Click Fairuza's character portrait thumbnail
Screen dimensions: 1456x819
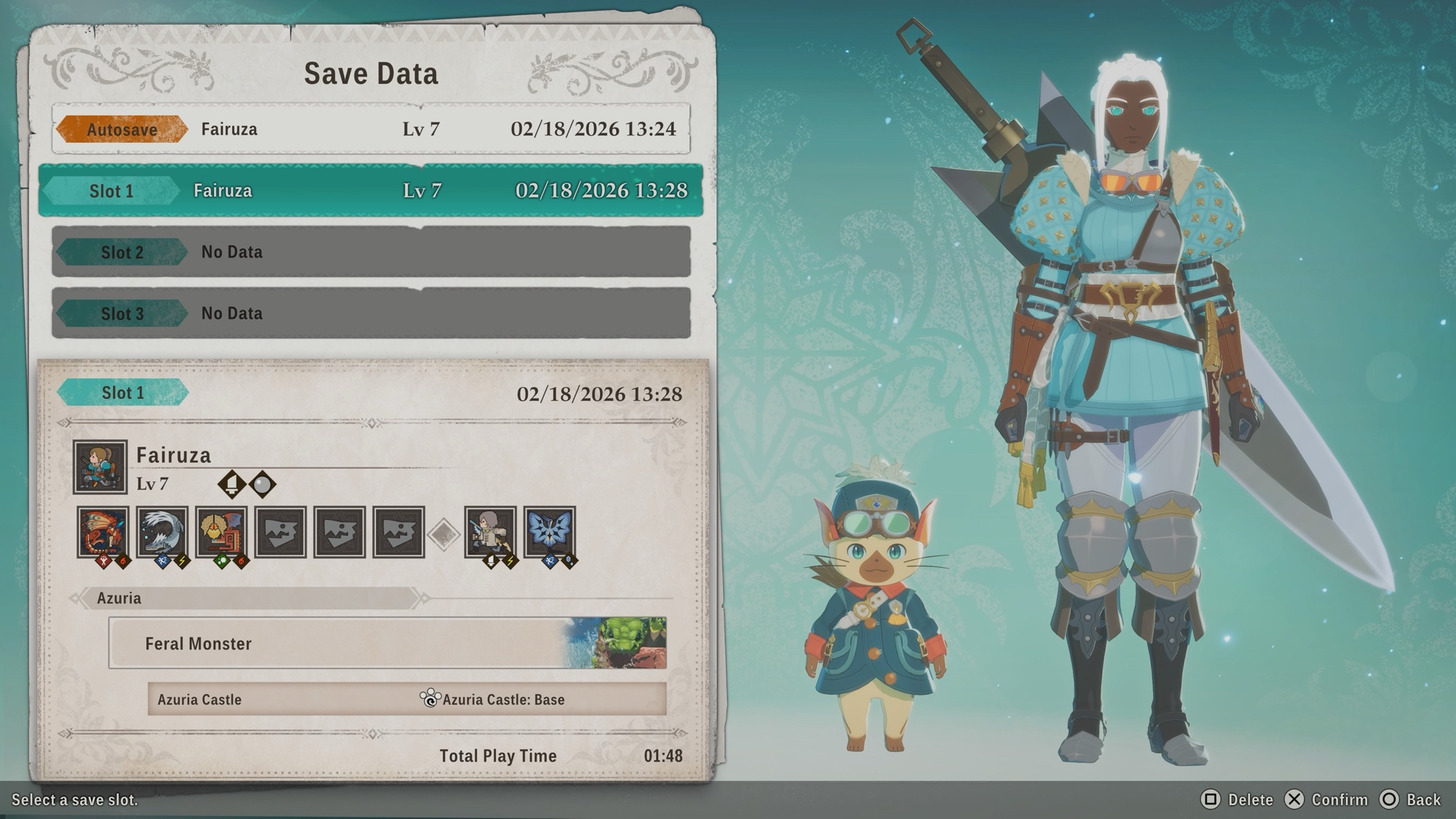coord(100,467)
